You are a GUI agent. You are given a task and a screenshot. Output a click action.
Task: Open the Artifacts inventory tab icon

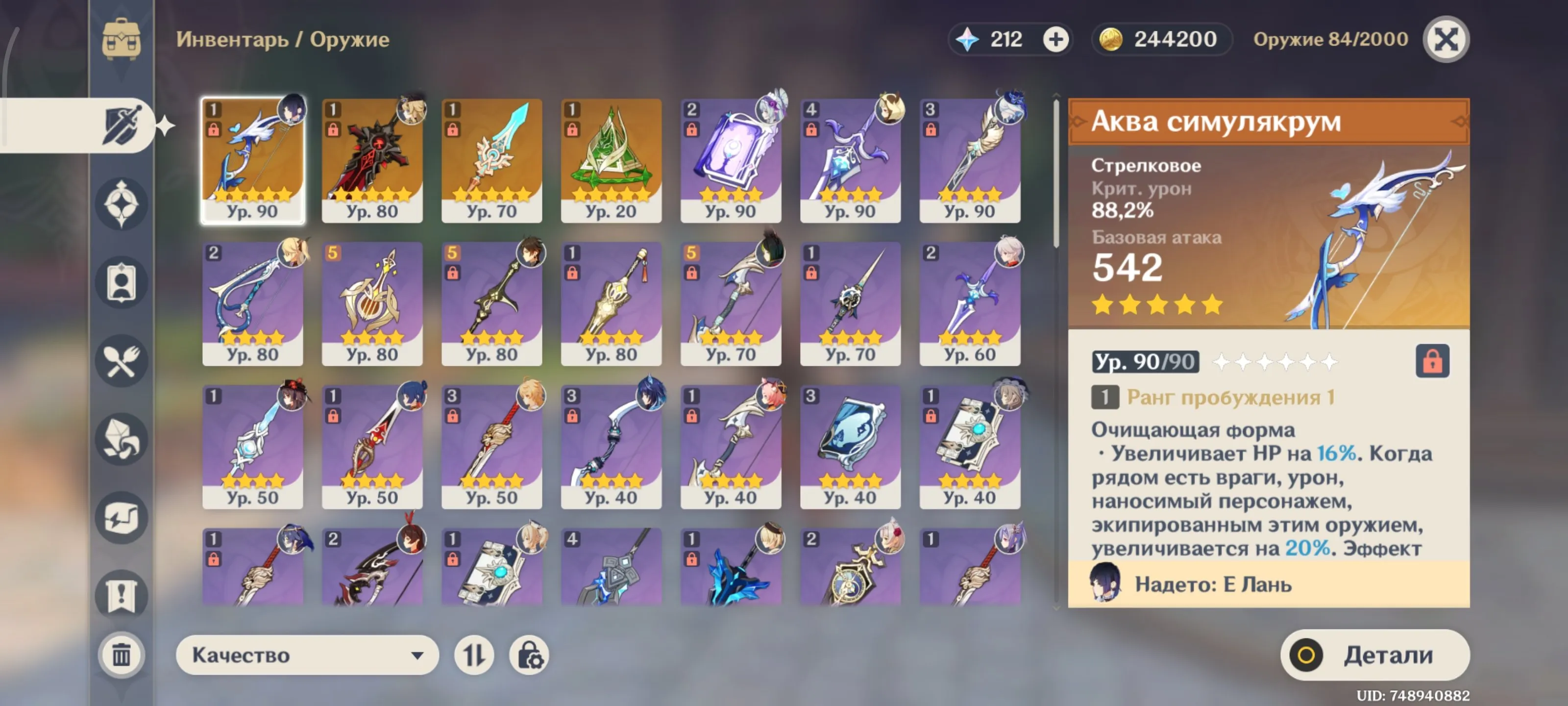[x=121, y=204]
